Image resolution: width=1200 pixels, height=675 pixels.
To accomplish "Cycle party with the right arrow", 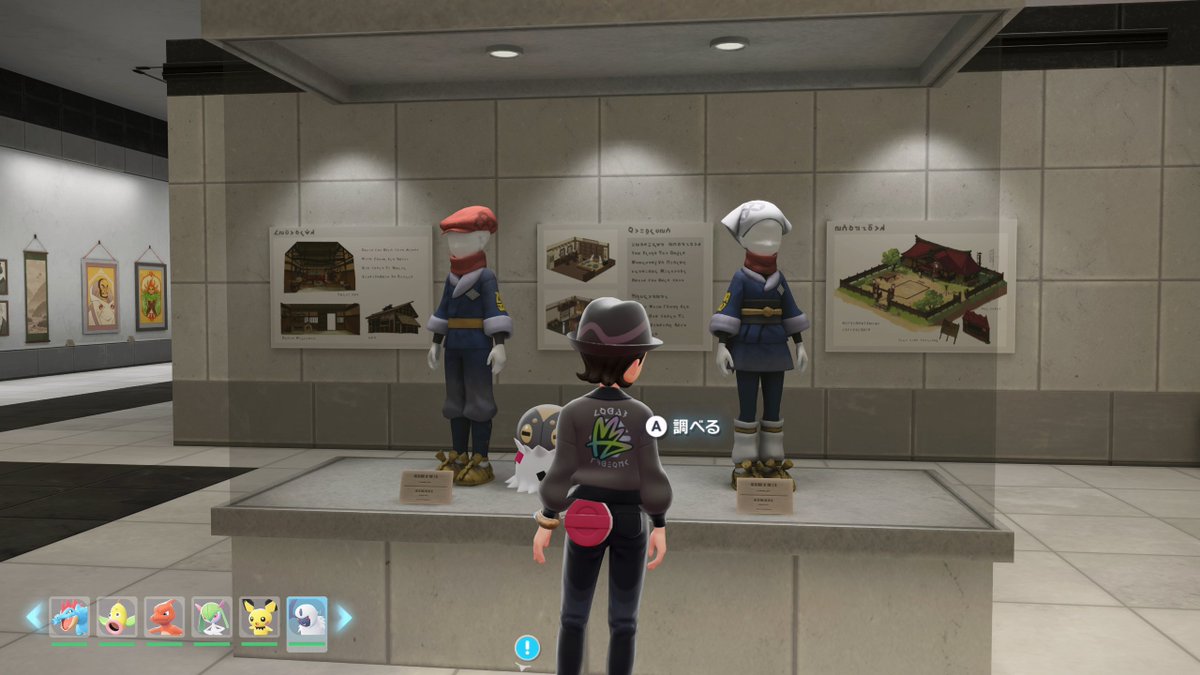I will tap(344, 617).
